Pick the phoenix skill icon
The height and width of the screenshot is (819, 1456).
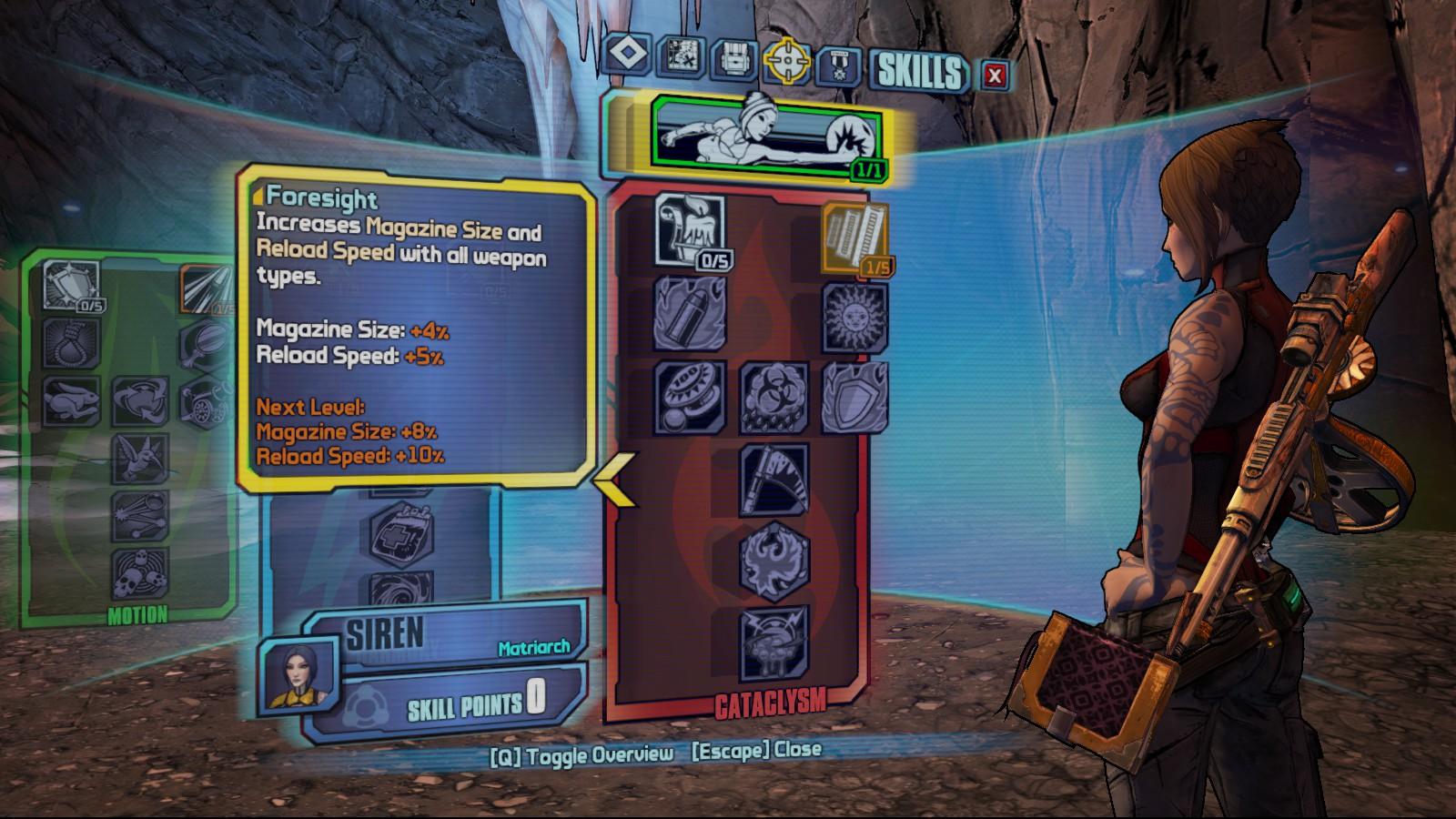pos(773,561)
